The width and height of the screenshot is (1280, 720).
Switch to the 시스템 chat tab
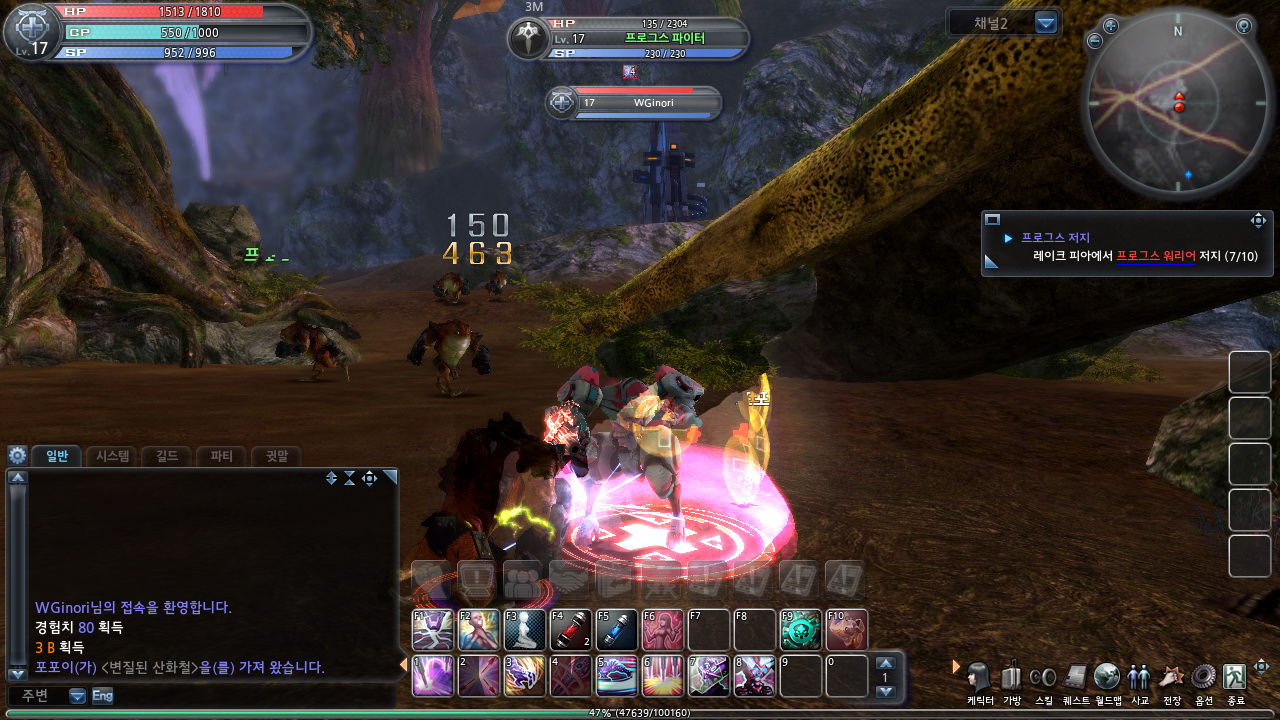(x=112, y=456)
